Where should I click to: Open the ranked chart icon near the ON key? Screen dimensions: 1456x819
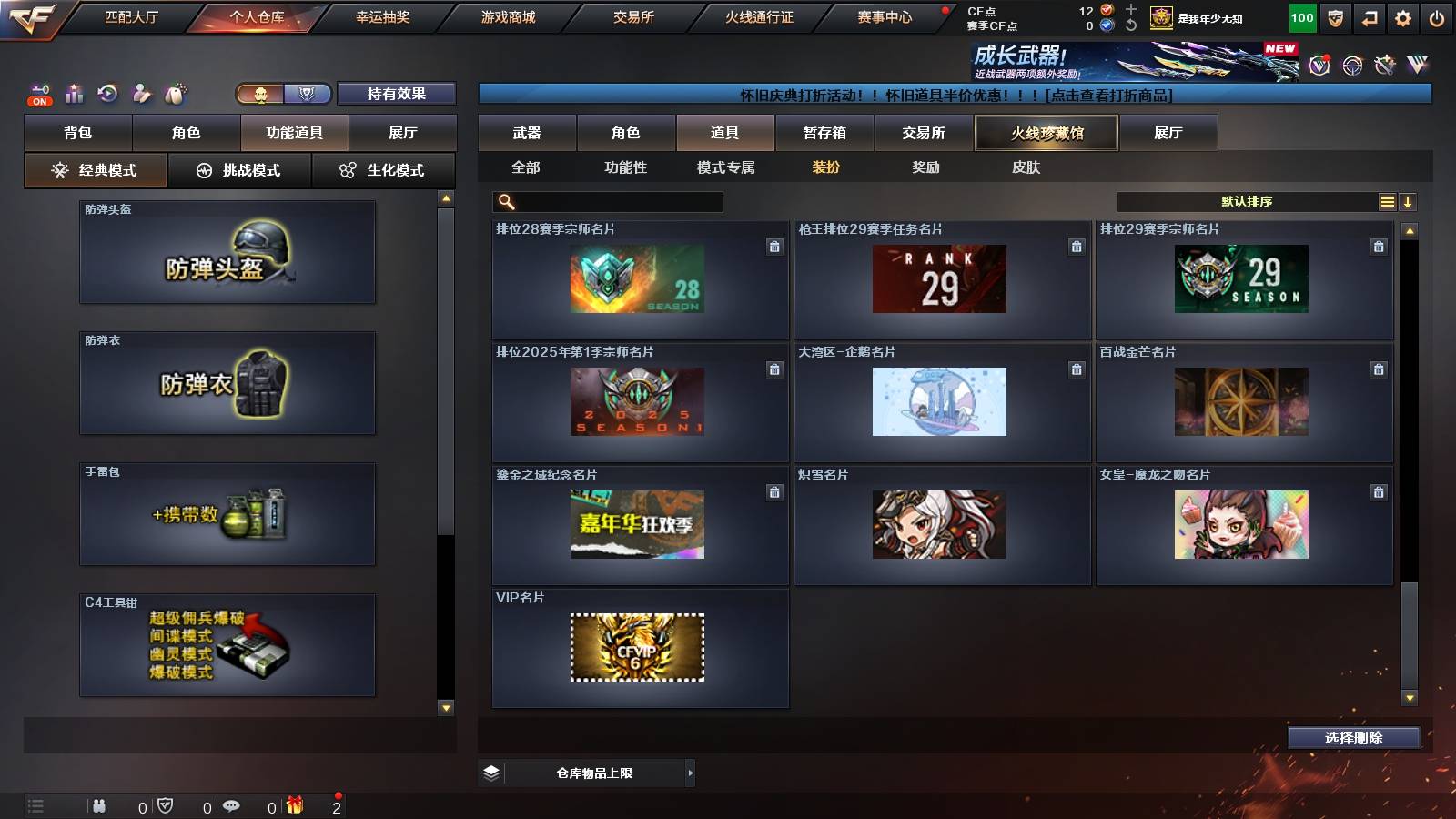pos(74,93)
